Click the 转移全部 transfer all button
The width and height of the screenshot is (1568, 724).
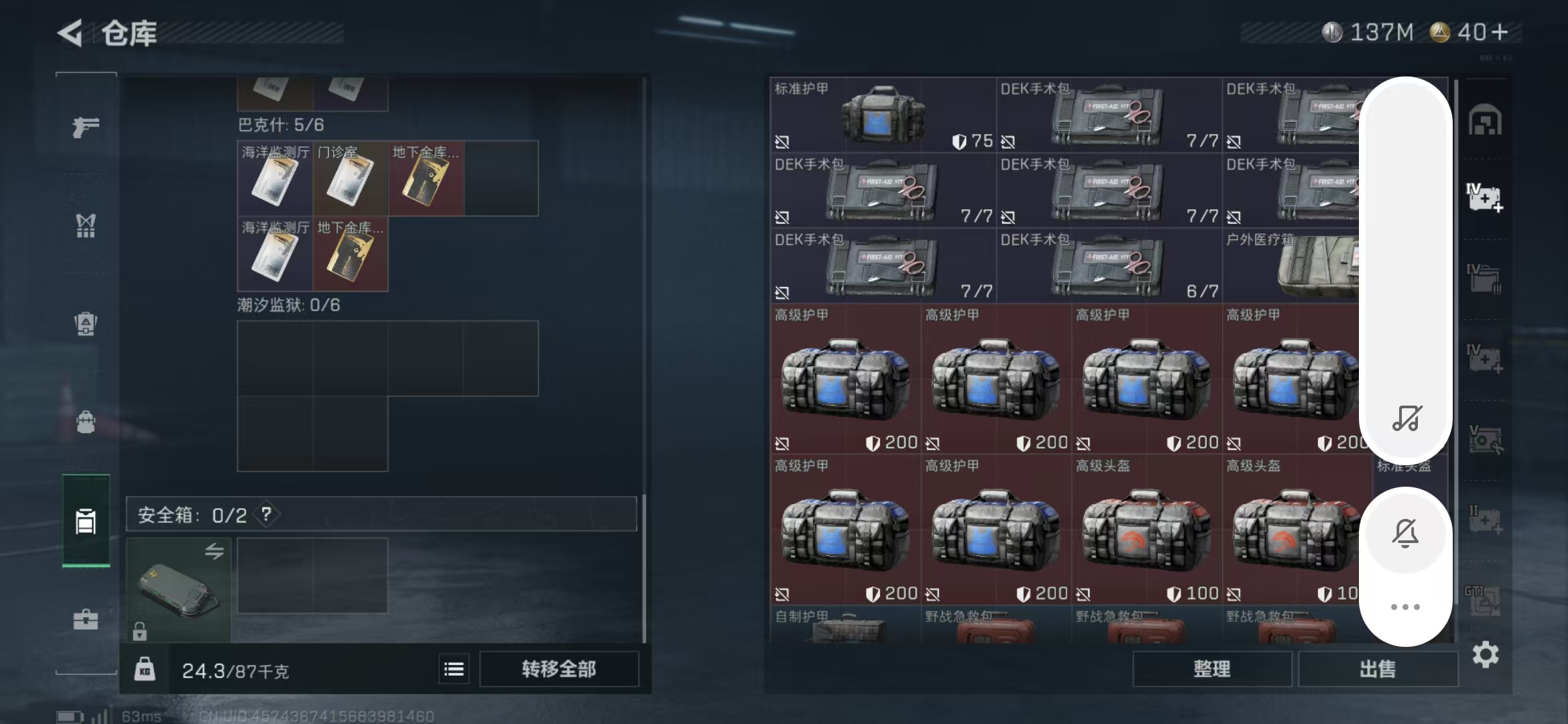559,669
